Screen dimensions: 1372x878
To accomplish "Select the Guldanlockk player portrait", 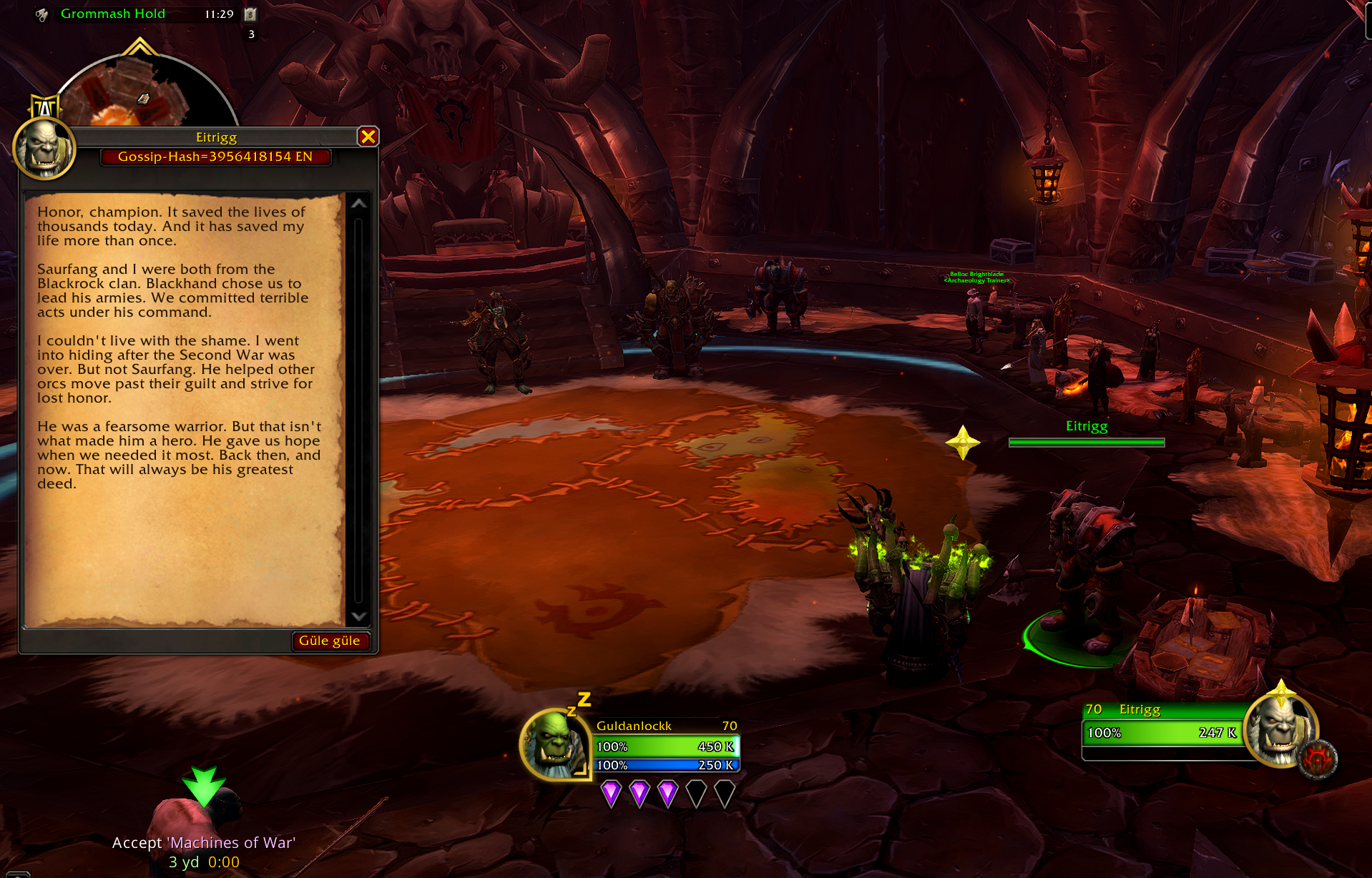I will 554,744.
